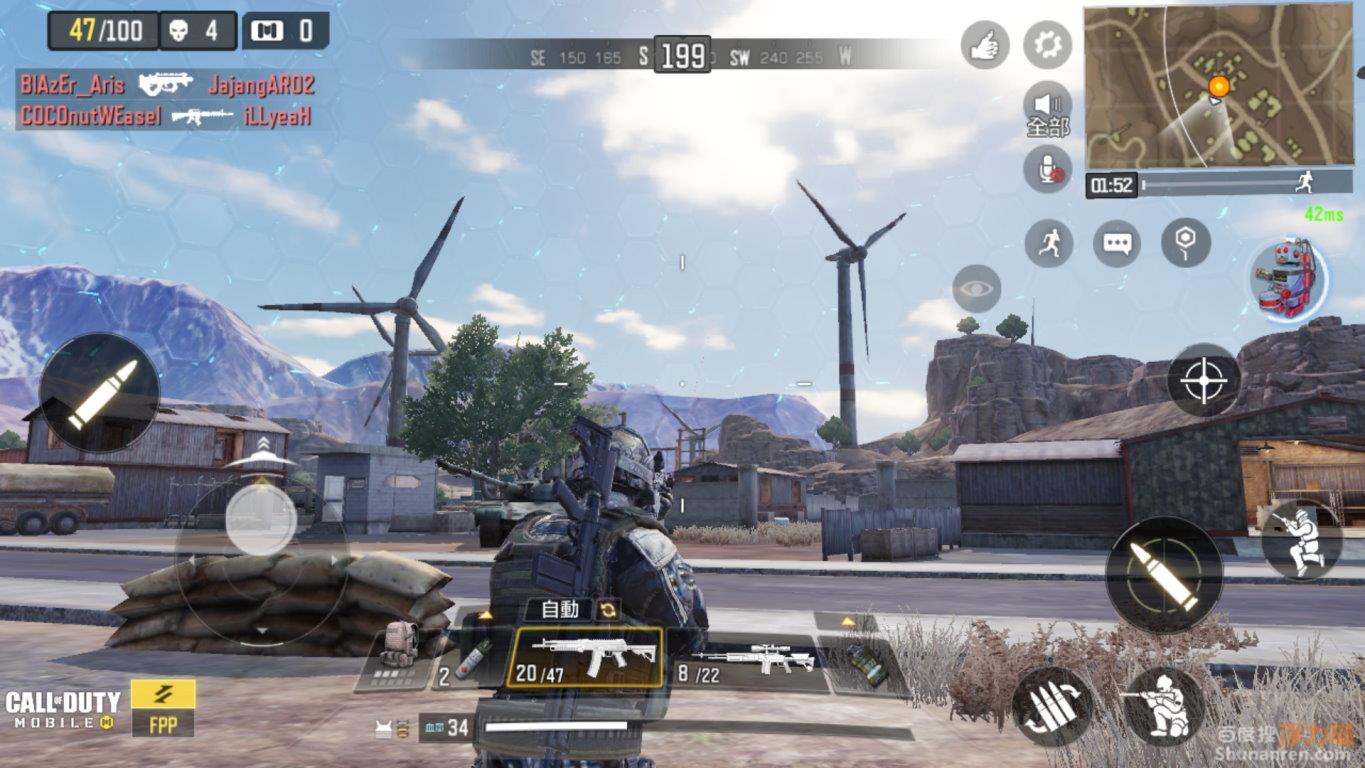Tap the jump soldier button

tap(1301, 540)
